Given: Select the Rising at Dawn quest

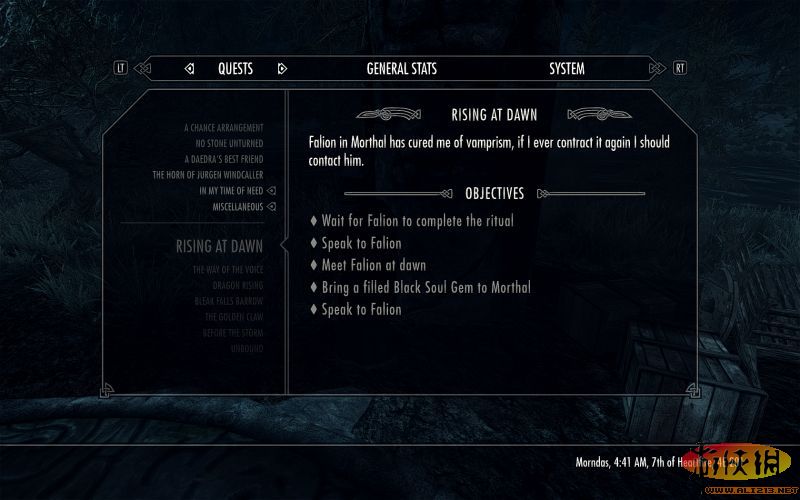Looking at the screenshot, I should (219, 246).
